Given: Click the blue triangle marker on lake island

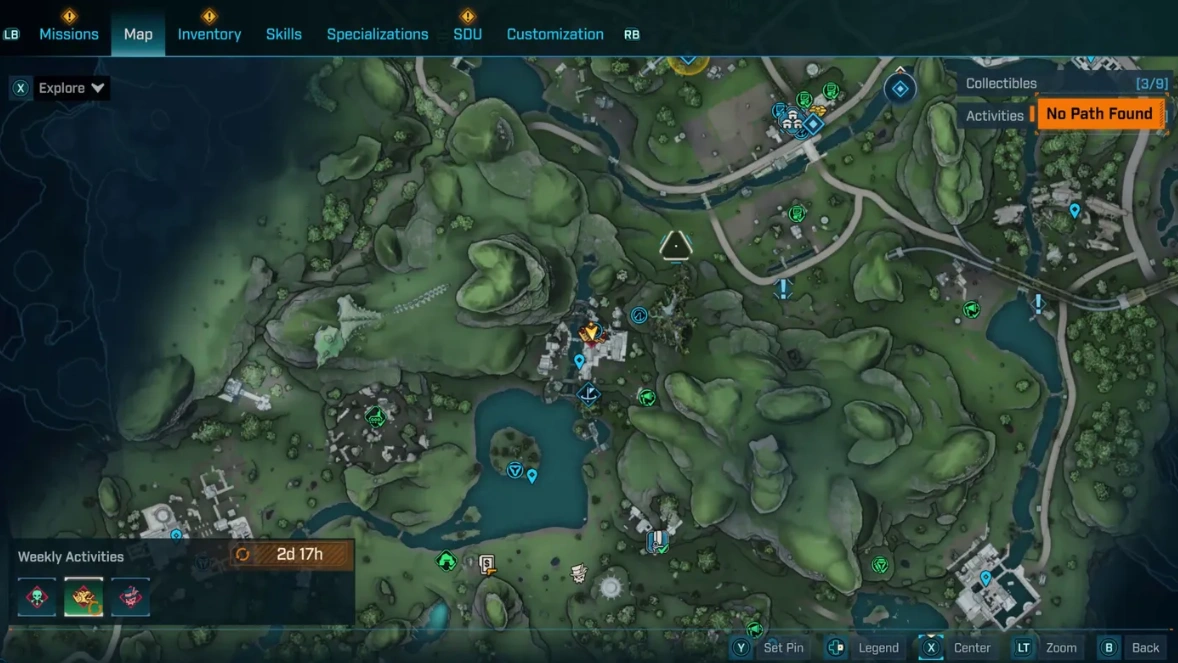Looking at the screenshot, I should pos(515,469).
